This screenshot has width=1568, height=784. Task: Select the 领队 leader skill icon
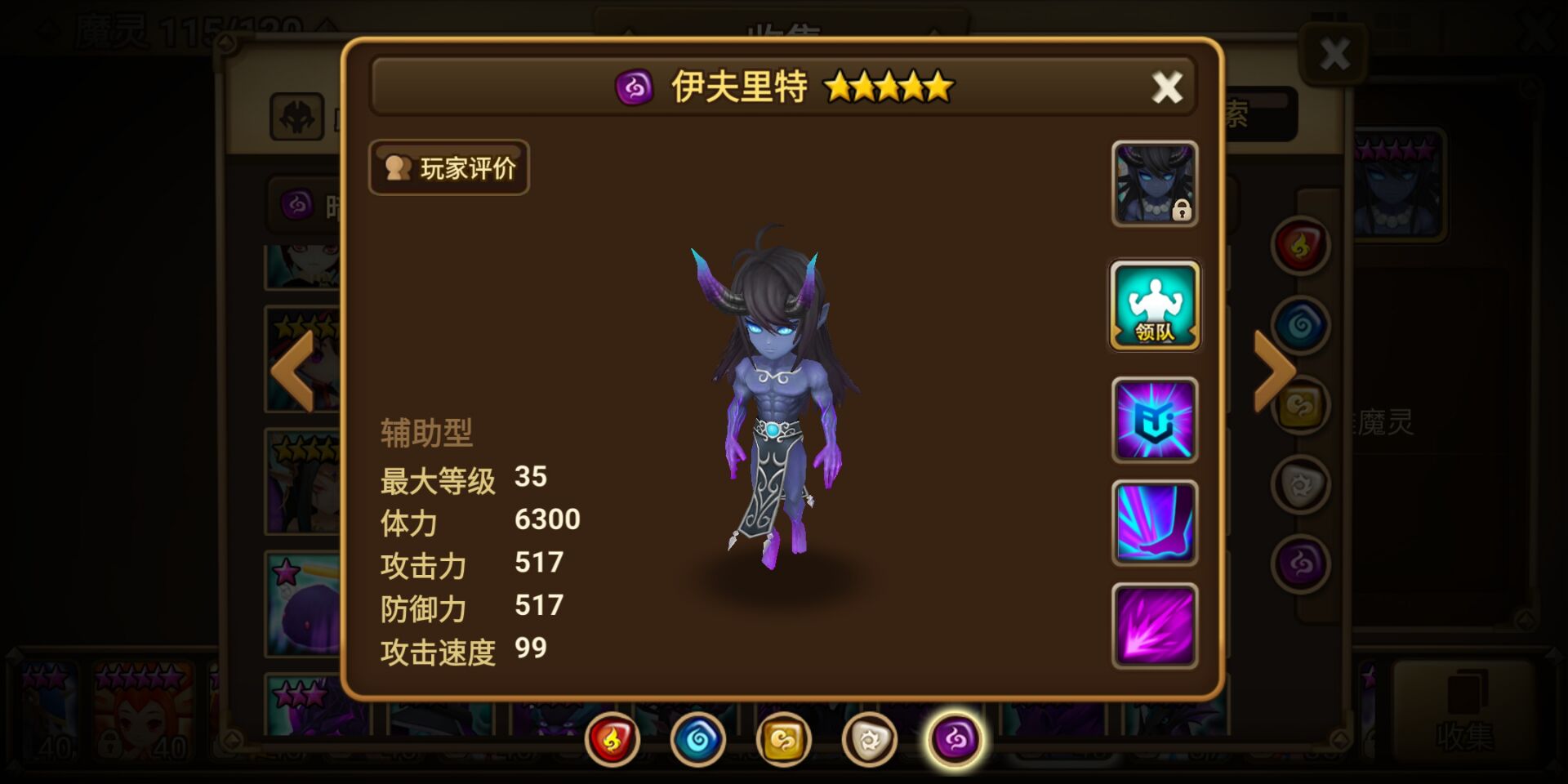click(1154, 308)
